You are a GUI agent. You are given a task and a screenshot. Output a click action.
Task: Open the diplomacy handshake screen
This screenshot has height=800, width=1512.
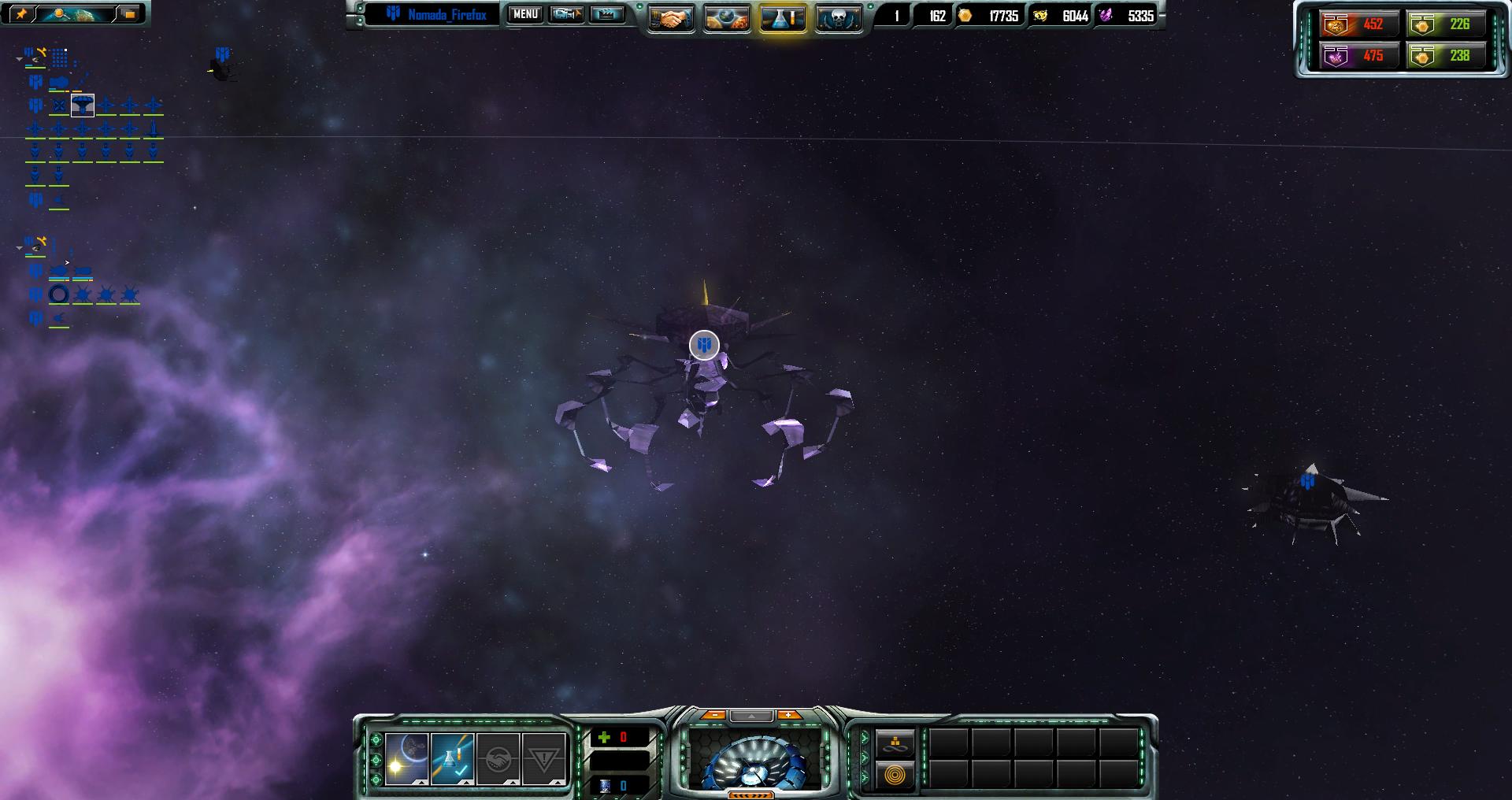click(x=671, y=19)
